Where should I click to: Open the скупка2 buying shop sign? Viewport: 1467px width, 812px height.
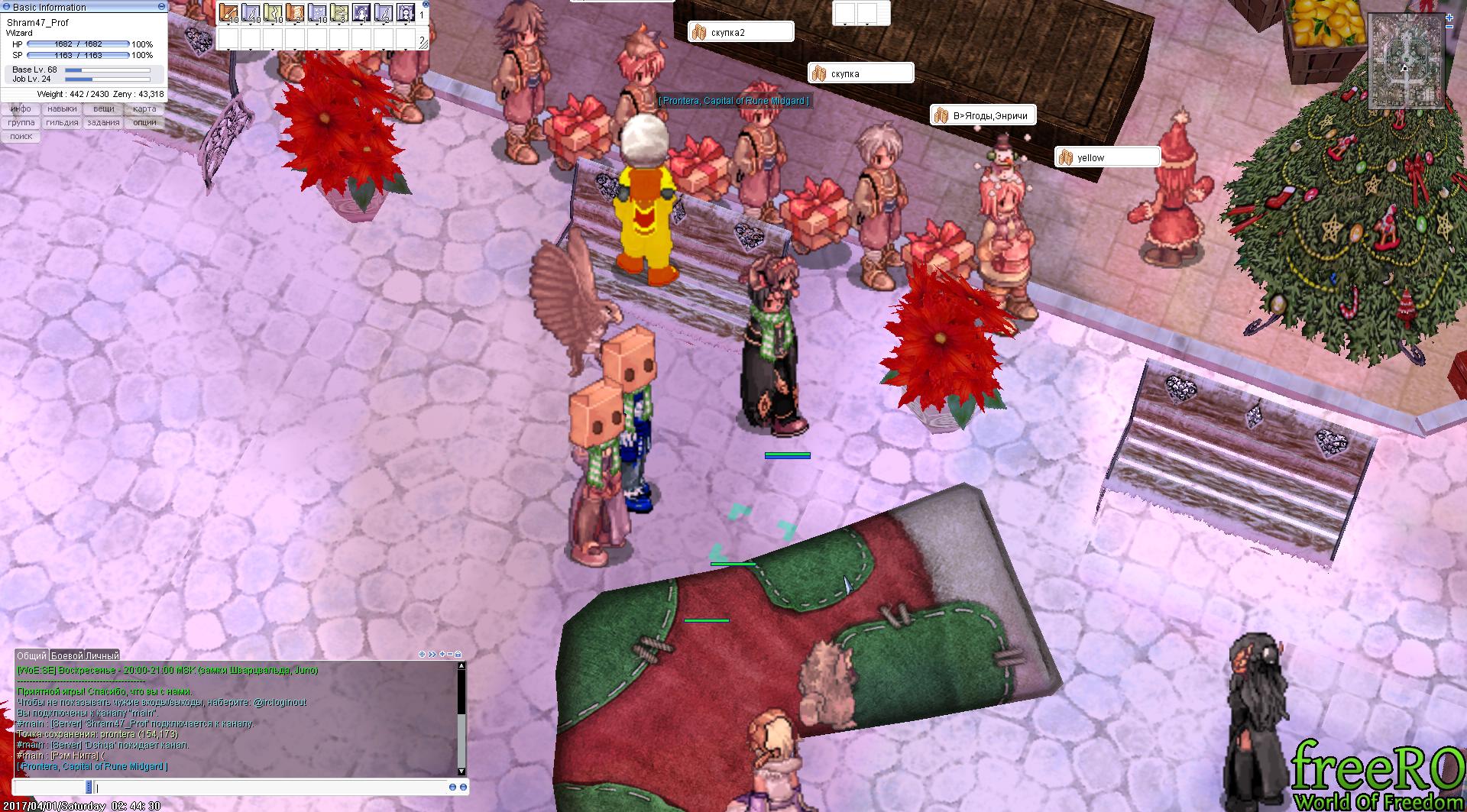pos(740,33)
